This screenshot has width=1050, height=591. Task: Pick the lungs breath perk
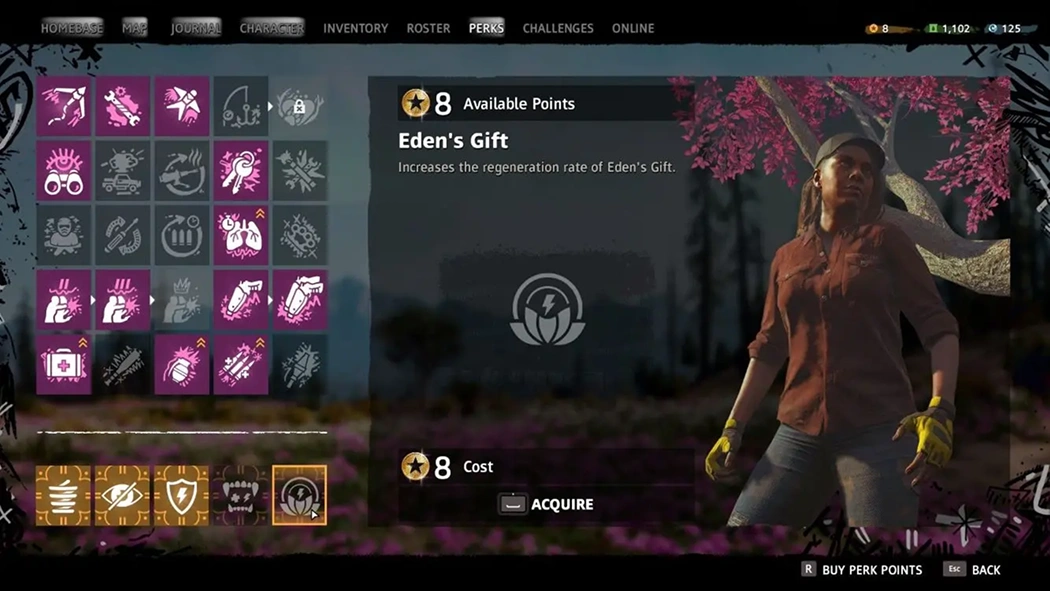coord(240,236)
